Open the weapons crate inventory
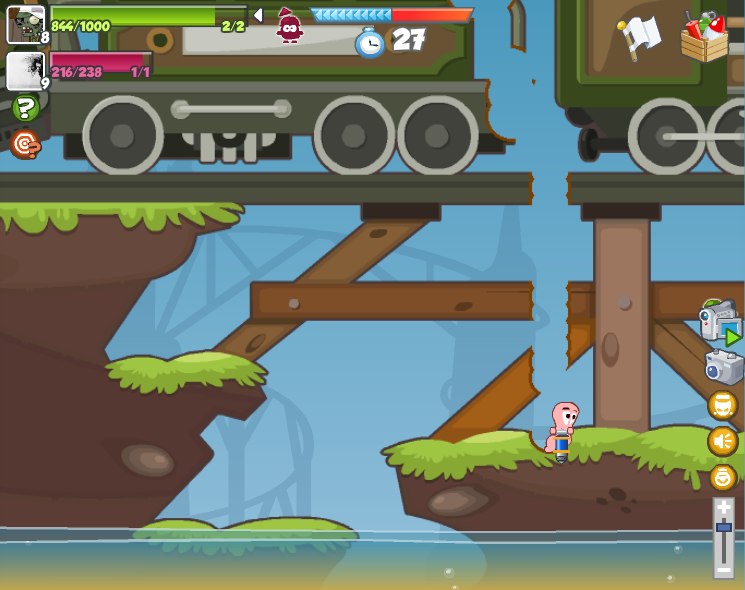The image size is (745, 590). pyautogui.click(x=705, y=37)
